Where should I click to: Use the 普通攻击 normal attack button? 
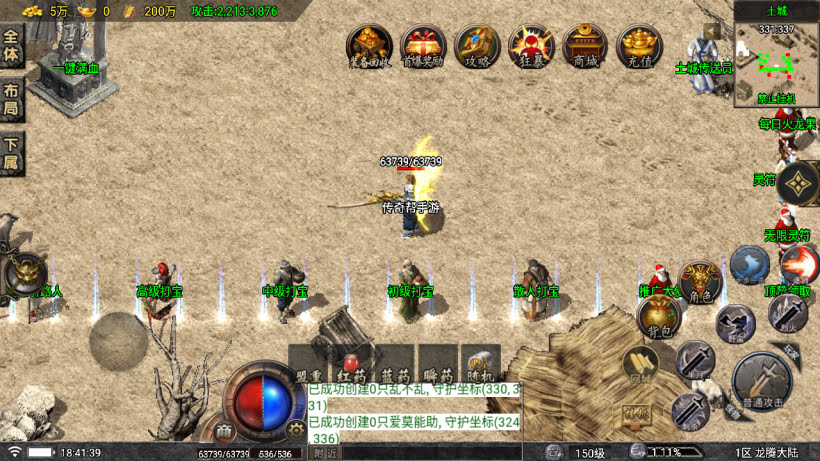(x=762, y=380)
